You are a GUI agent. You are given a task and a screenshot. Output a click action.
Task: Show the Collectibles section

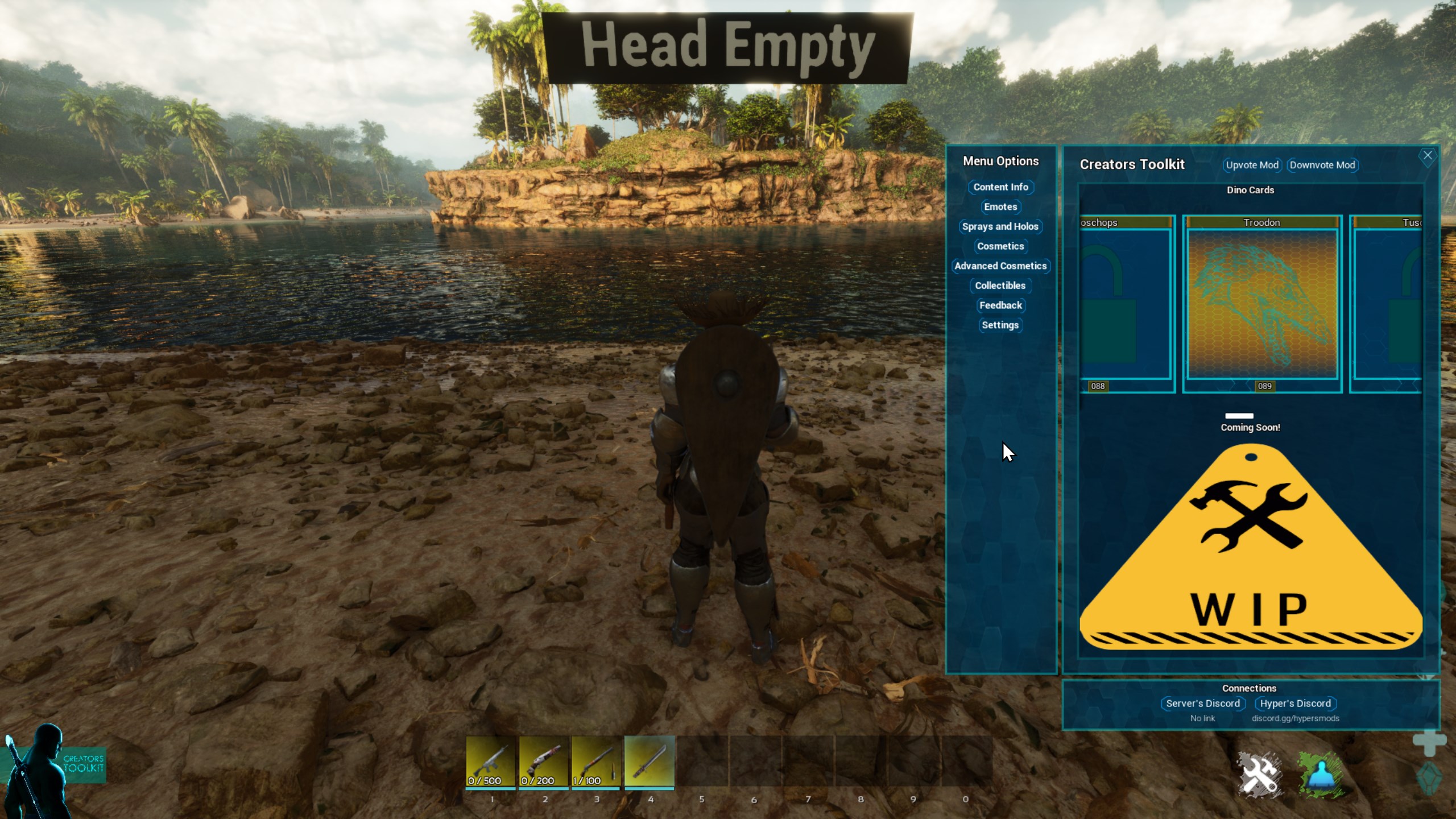coord(1000,286)
